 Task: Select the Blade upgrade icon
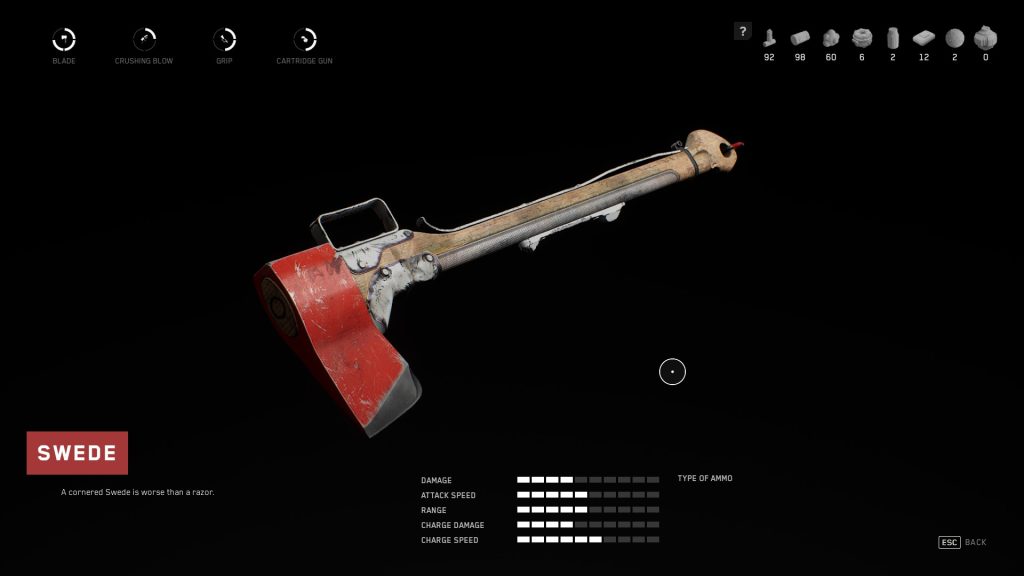[64, 40]
